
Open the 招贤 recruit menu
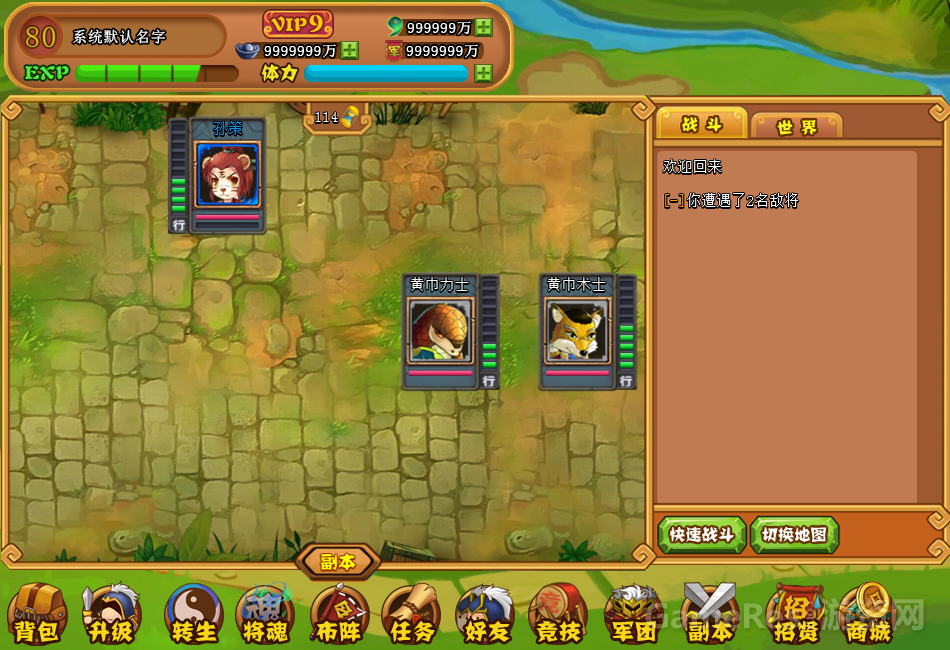795,612
